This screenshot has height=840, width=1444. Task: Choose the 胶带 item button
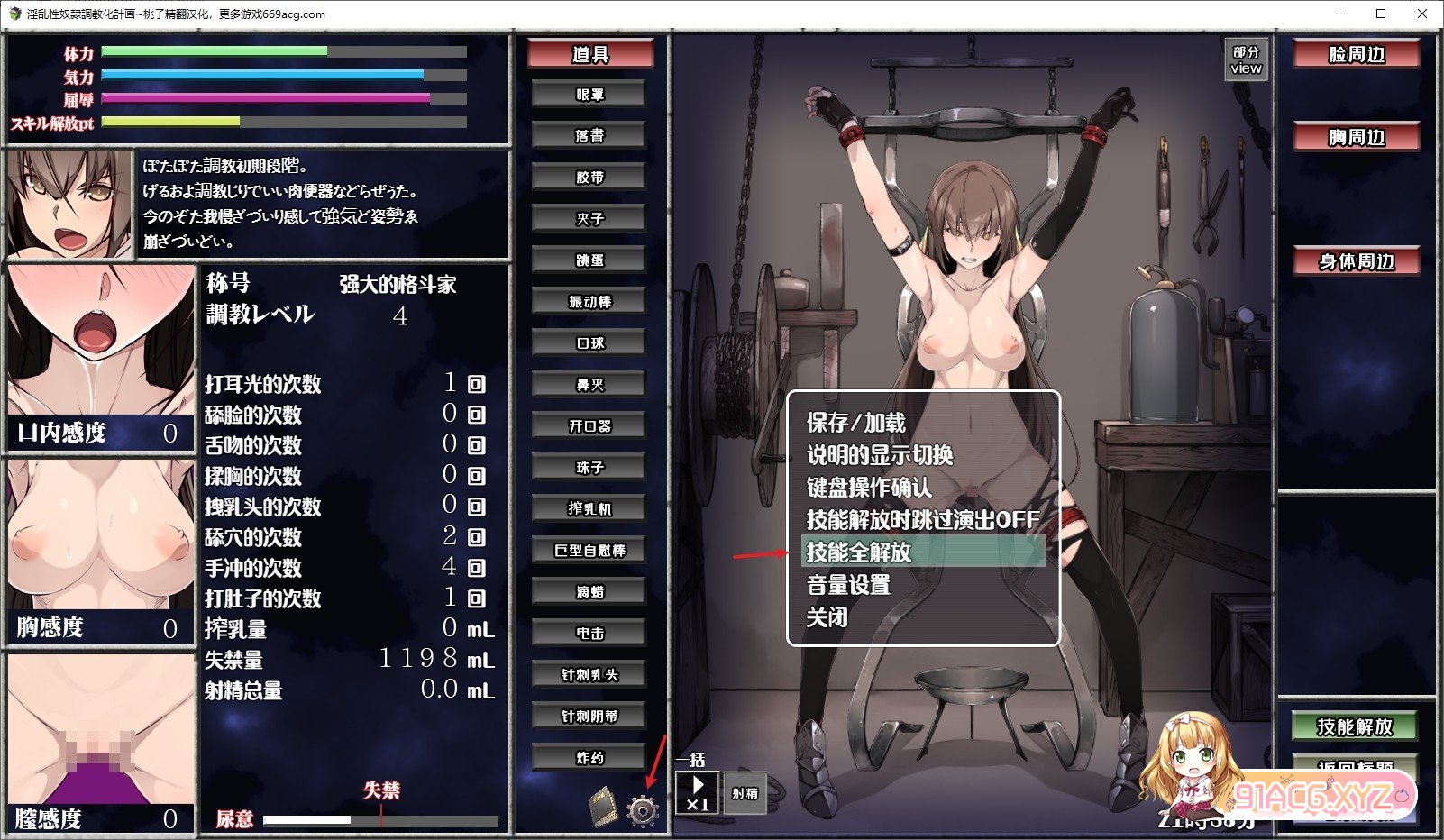pos(589,178)
